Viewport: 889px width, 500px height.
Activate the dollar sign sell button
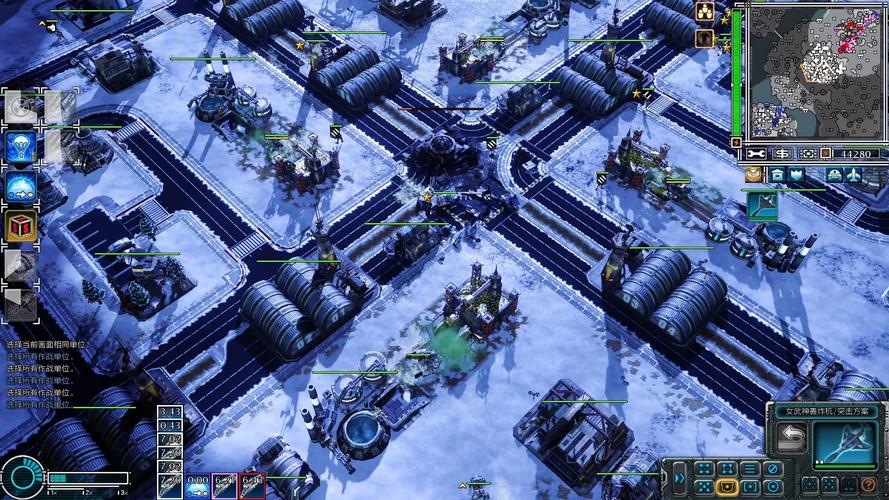781,154
